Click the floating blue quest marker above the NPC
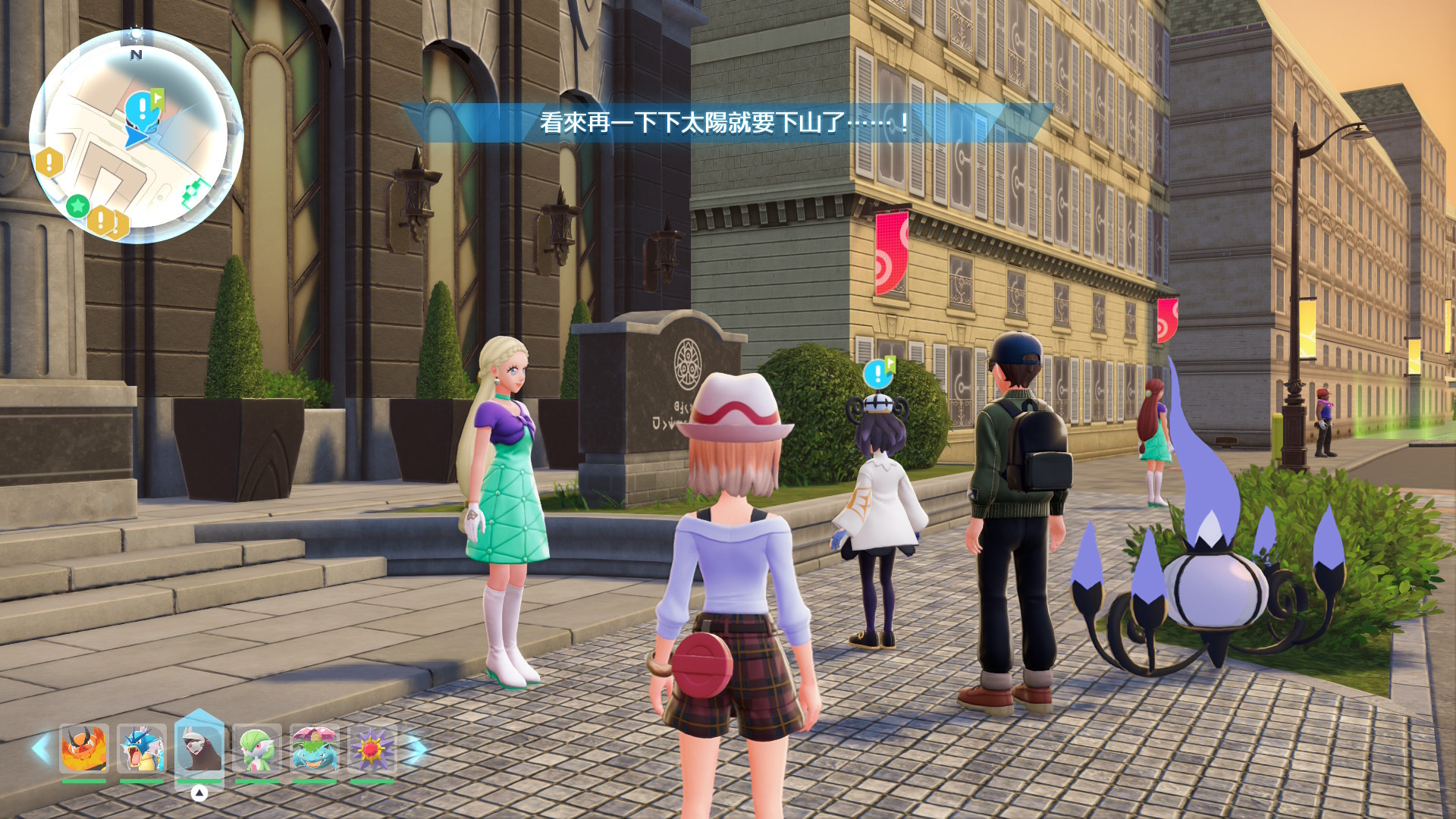Viewport: 1456px width, 819px height. [878, 372]
